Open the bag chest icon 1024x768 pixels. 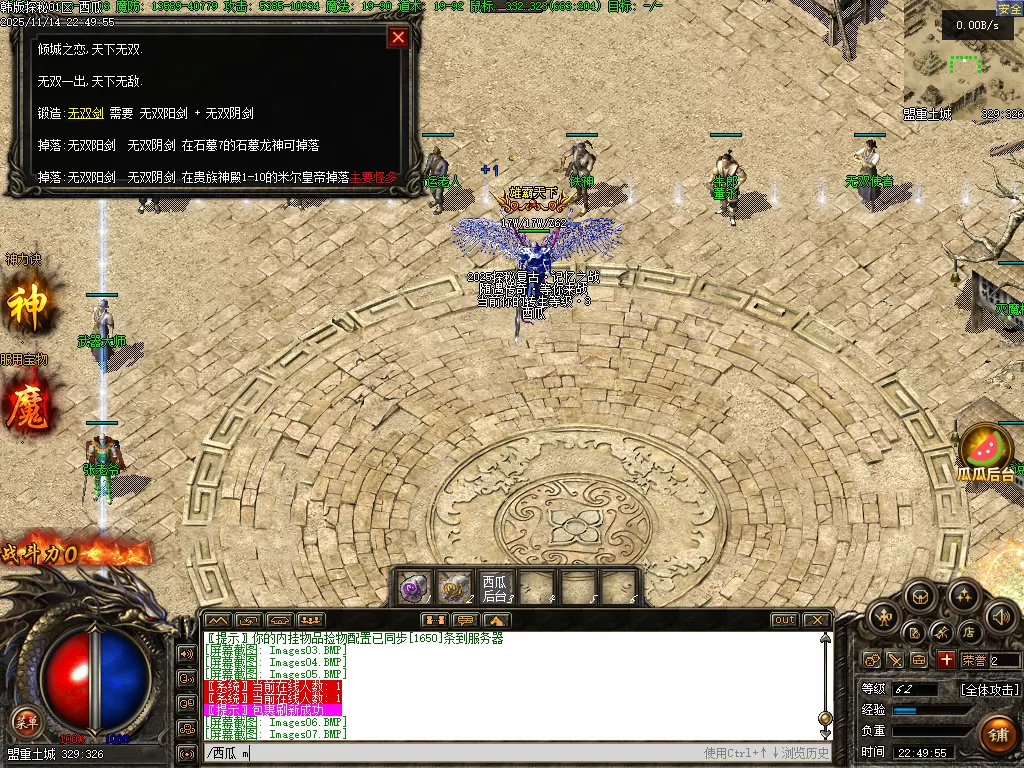(920, 598)
